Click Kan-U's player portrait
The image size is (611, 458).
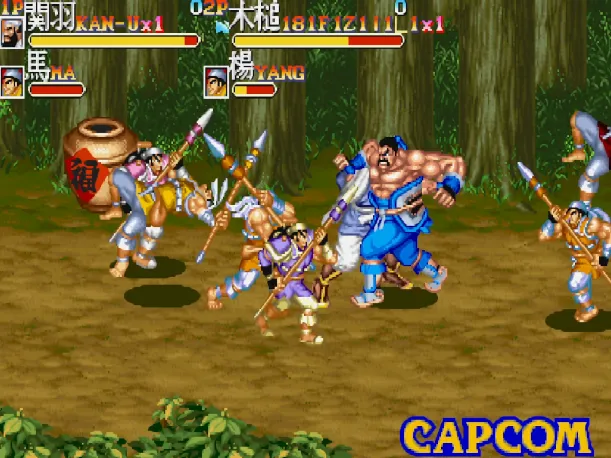[x=14, y=32]
